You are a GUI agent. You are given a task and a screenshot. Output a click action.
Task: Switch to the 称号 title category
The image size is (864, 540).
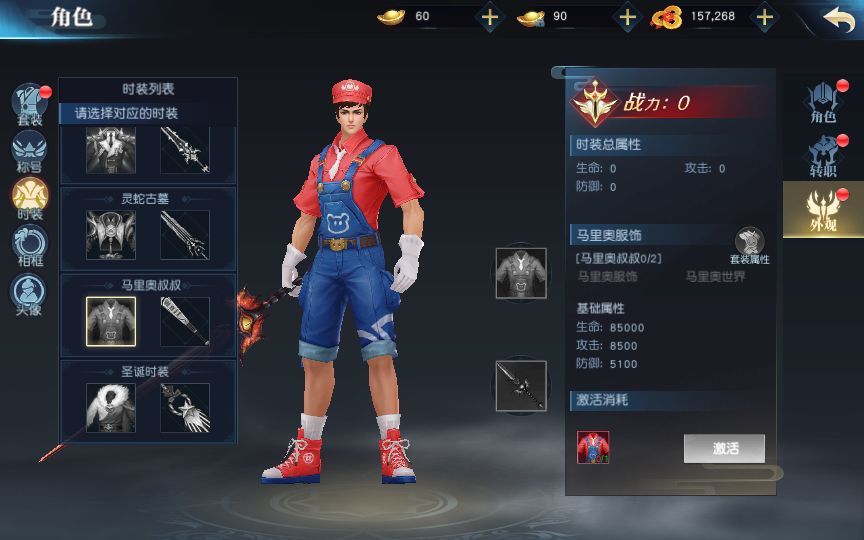[x=30, y=152]
